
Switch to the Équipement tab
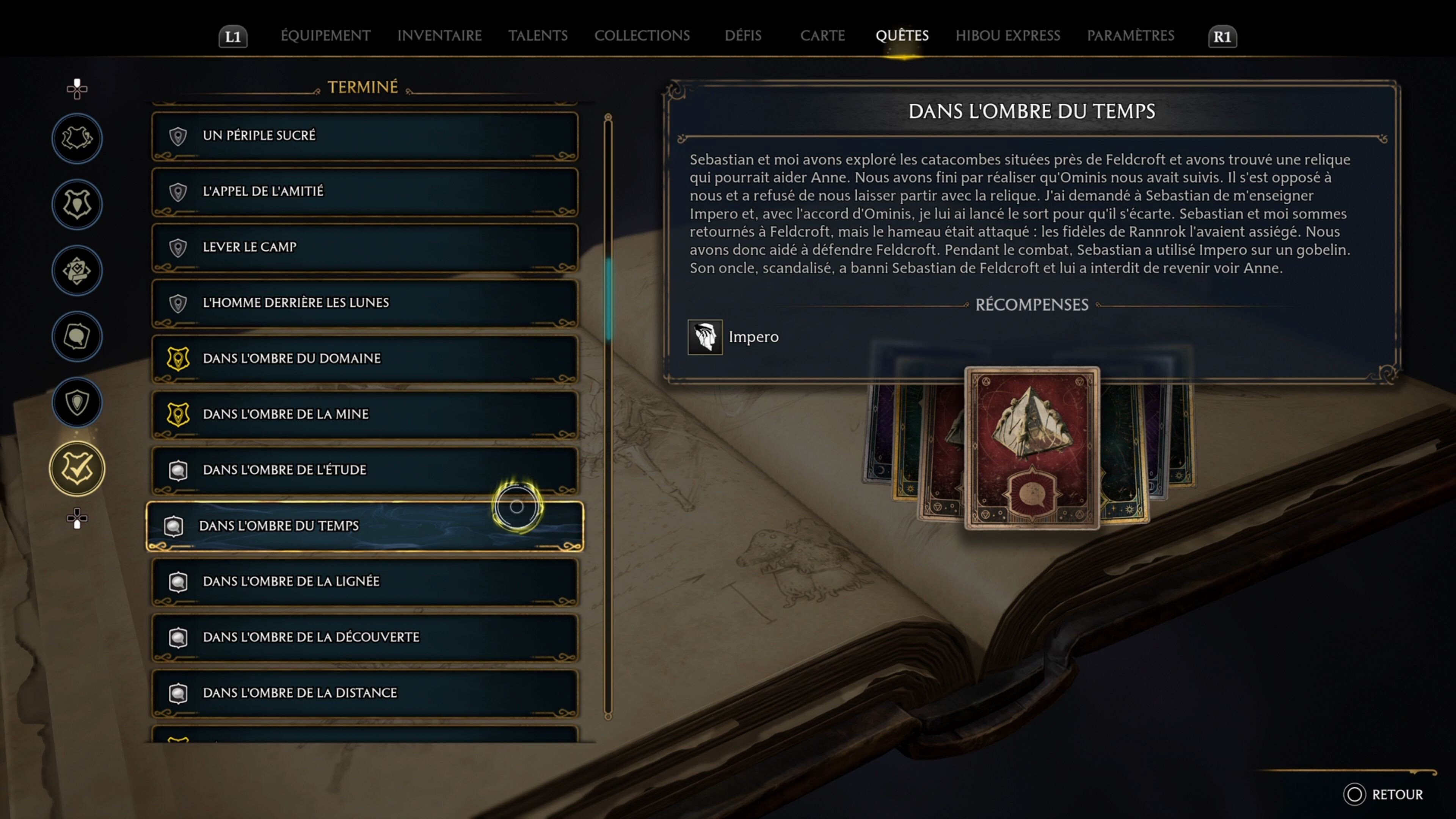point(326,36)
